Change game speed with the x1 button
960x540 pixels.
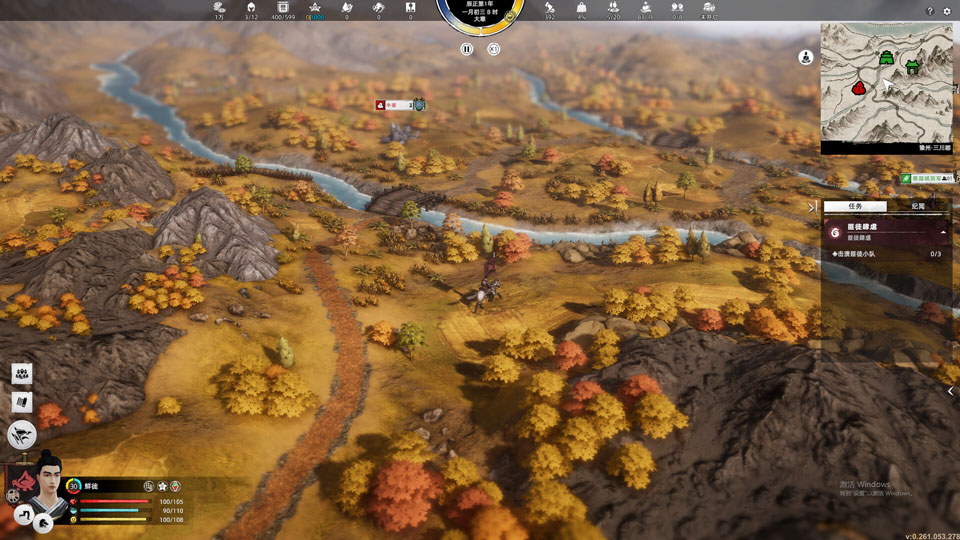click(493, 48)
